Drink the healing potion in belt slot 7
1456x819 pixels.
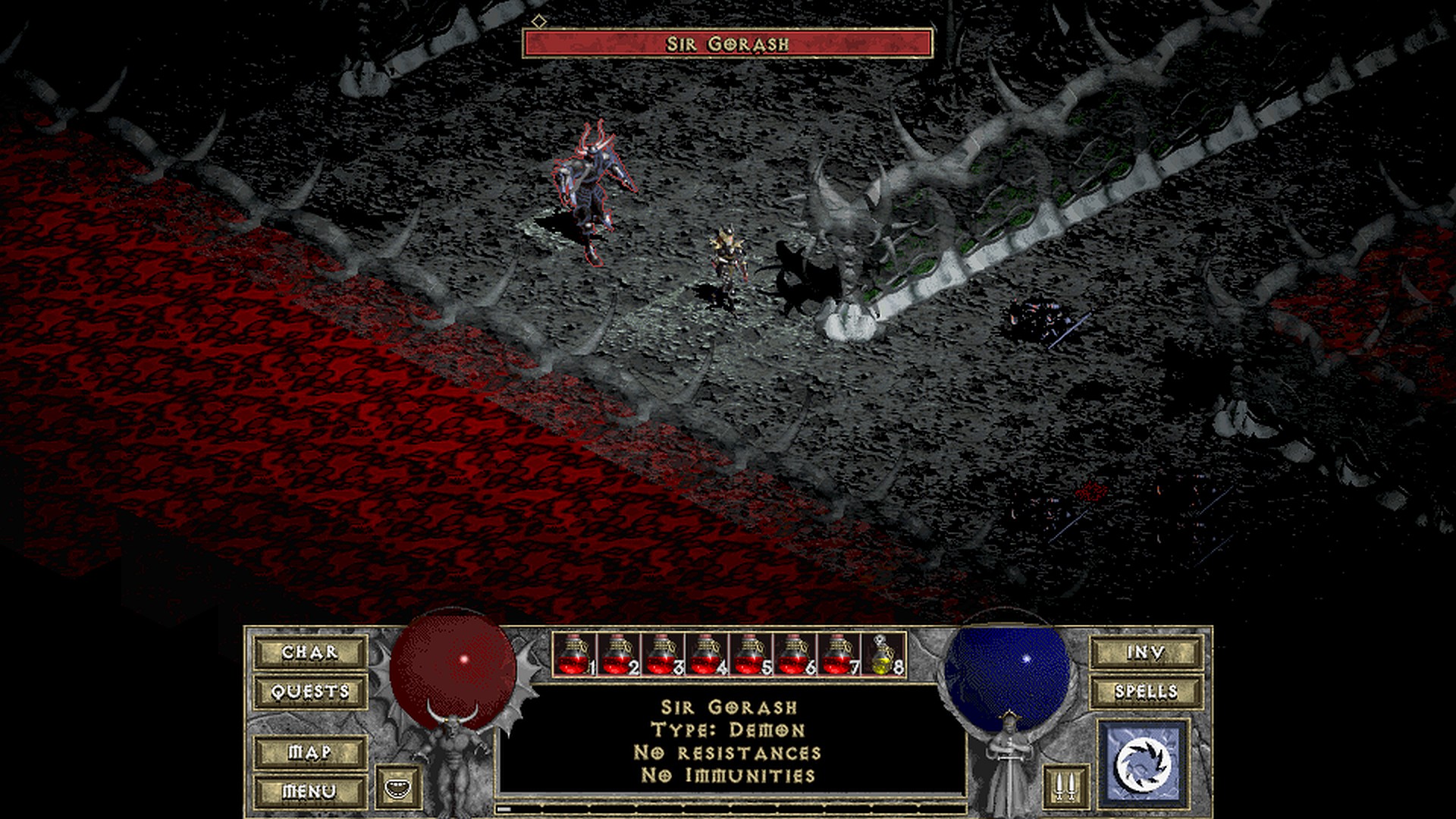(838, 654)
